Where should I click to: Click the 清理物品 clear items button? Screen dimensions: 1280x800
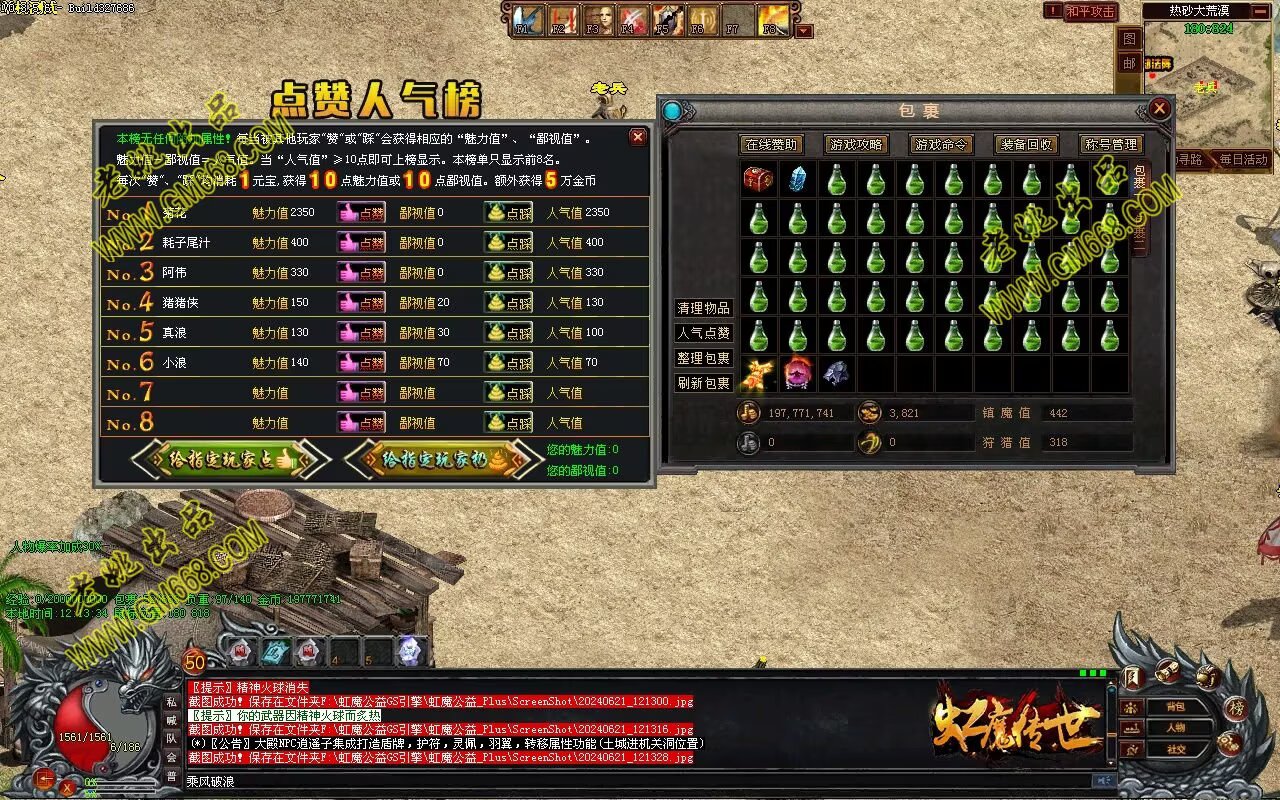(x=704, y=308)
